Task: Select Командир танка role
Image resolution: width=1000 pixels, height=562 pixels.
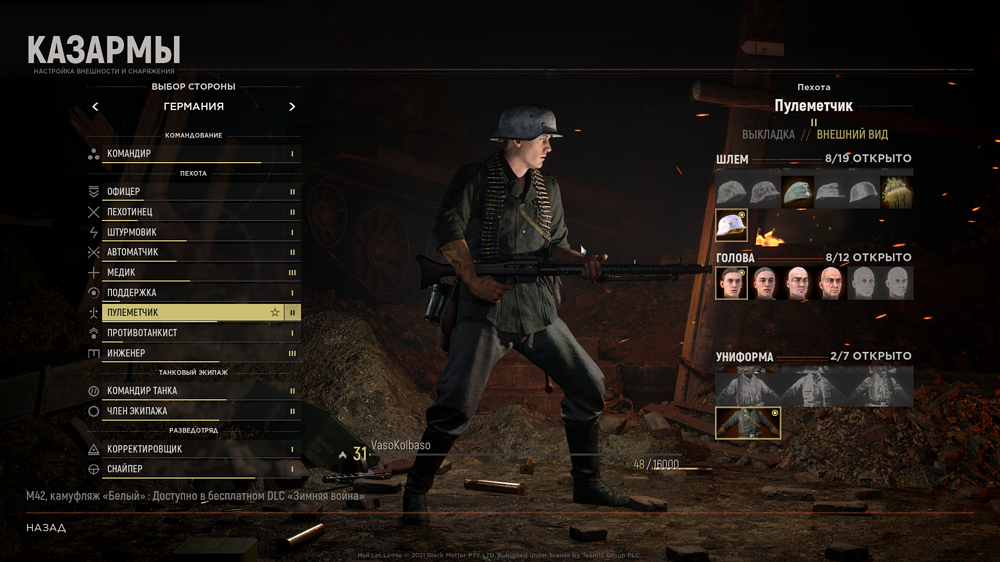Action: point(192,391)
